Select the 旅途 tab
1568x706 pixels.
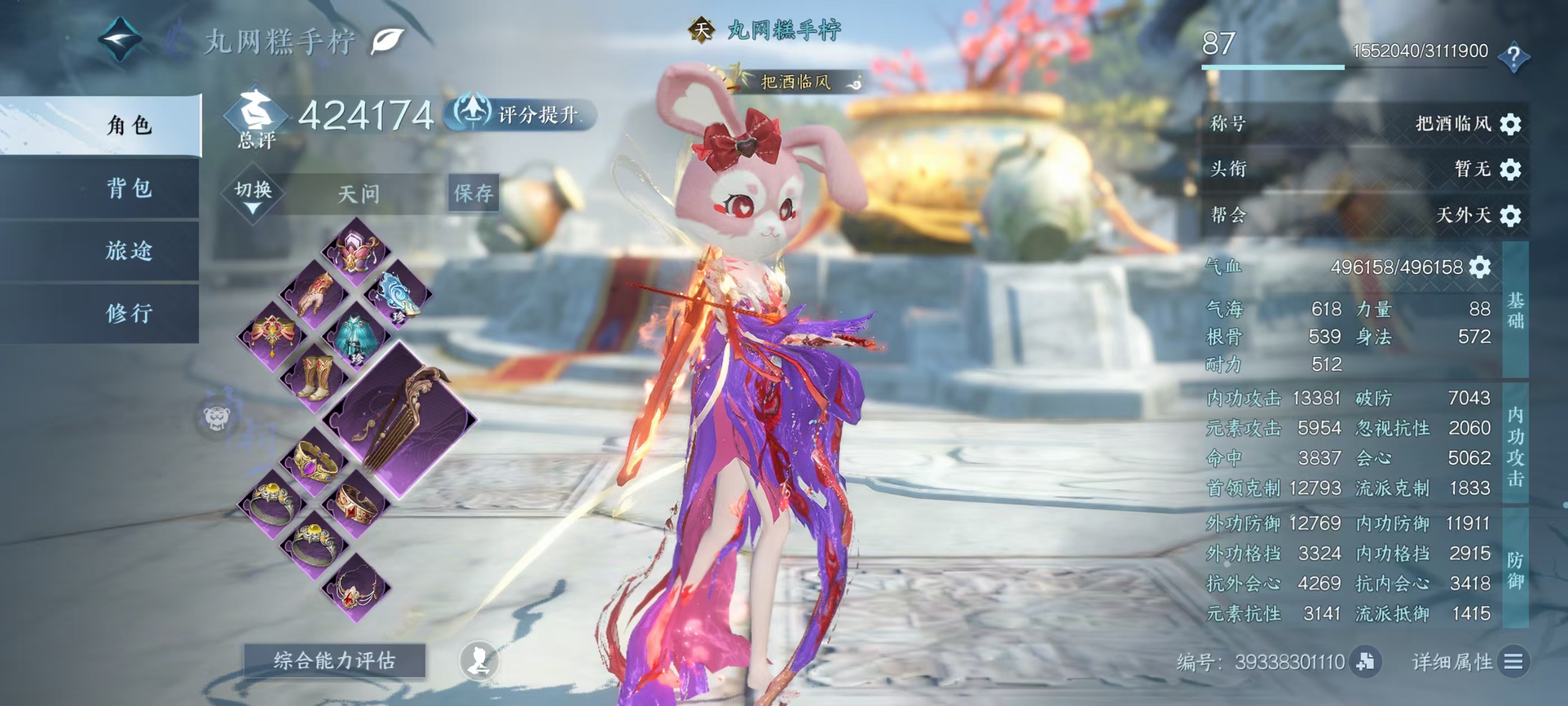pos(129,250)
